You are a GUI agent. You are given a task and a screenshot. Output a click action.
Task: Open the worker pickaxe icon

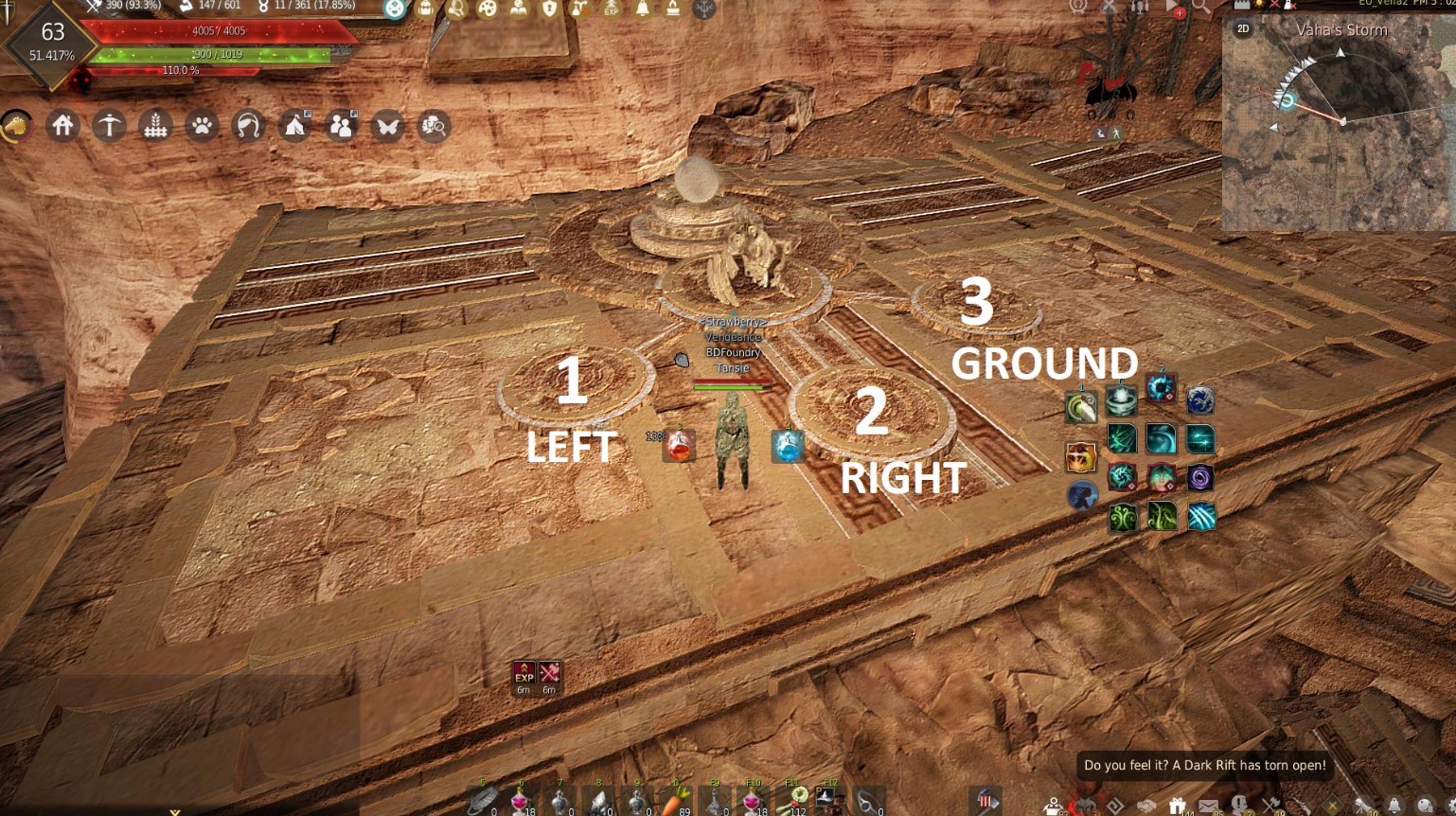tap(109, 126)
